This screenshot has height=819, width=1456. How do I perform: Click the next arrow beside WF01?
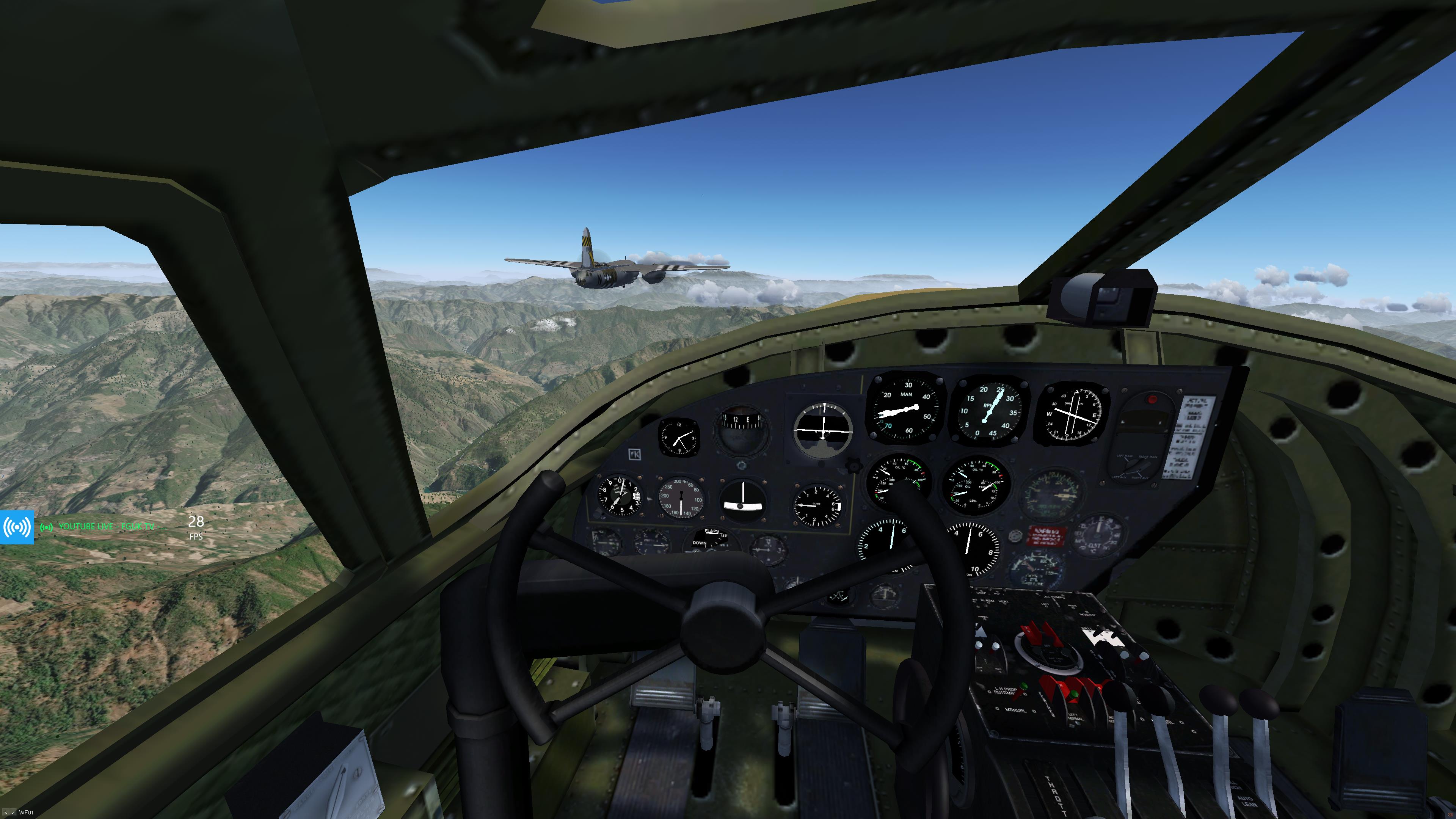coord(13,813)
